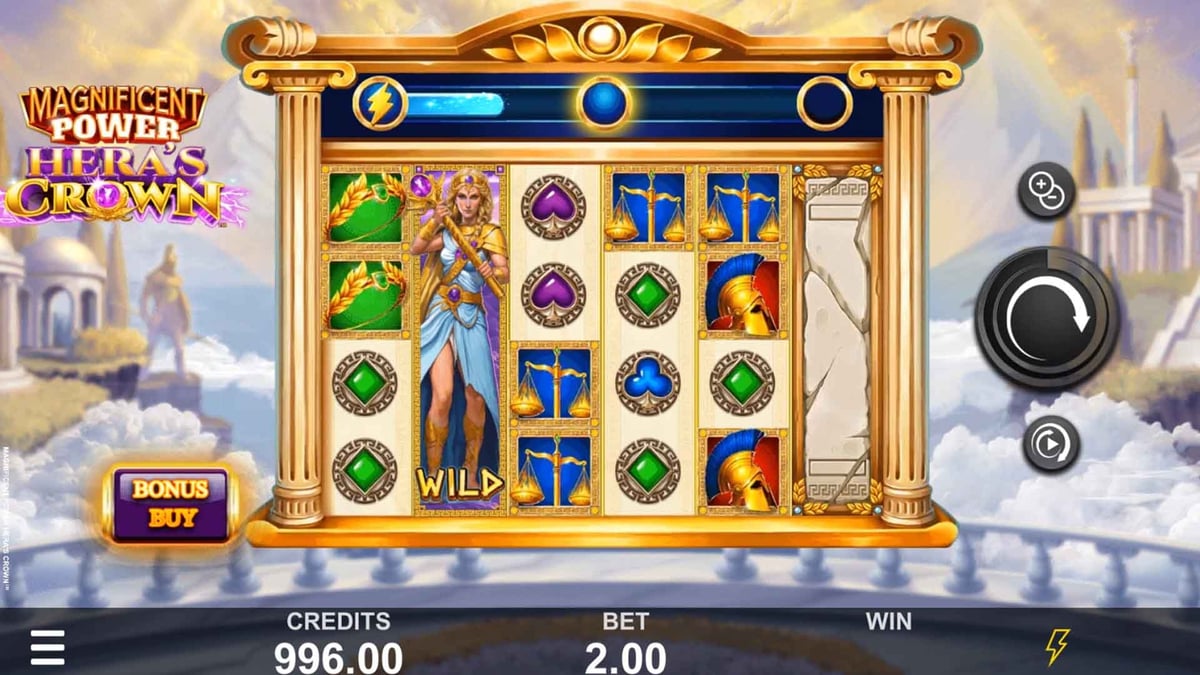Spin the reels with the circular arrow button
This screenshot has height=675, width=1200.
click(x=1046, y=319)
